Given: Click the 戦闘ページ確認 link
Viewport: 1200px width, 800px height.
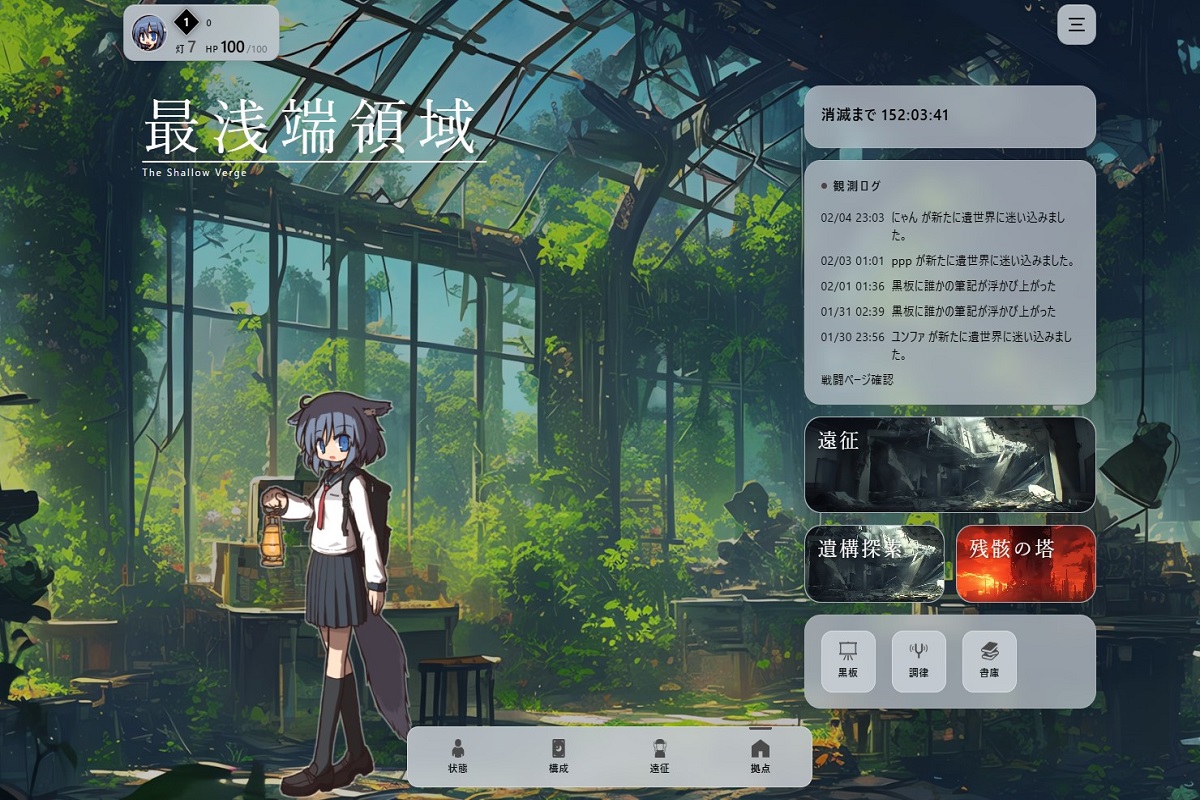Looking at the screenshot, I should pyautogui.click(x=856, y=380).
